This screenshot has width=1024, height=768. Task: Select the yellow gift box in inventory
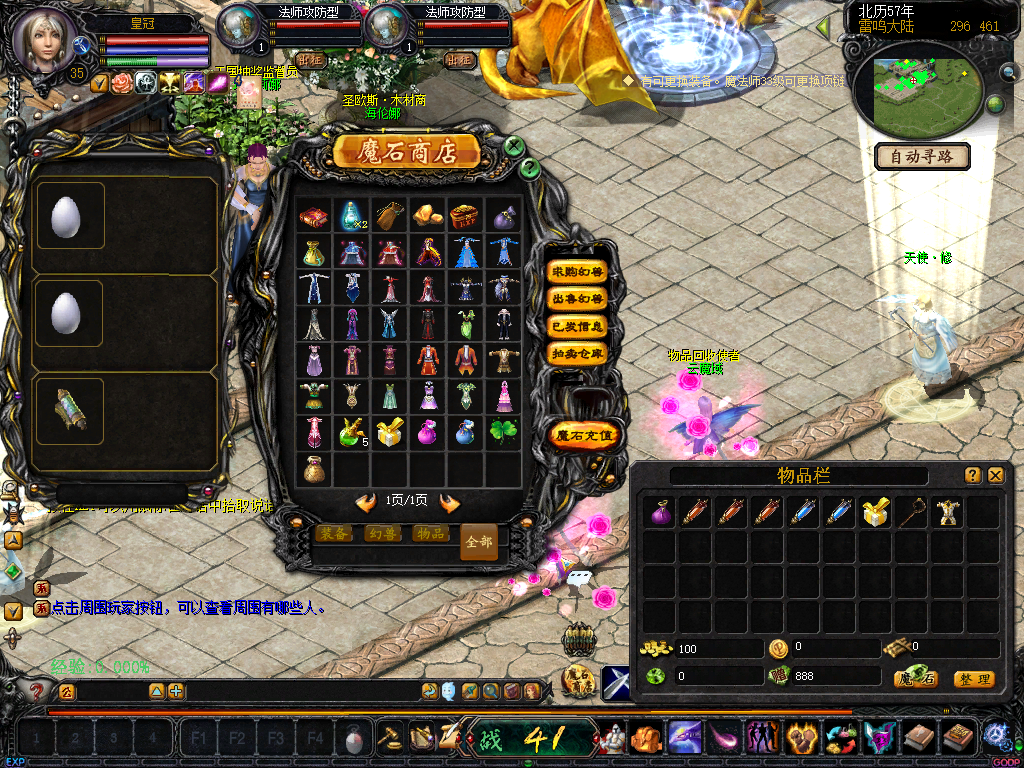(877, 513)
